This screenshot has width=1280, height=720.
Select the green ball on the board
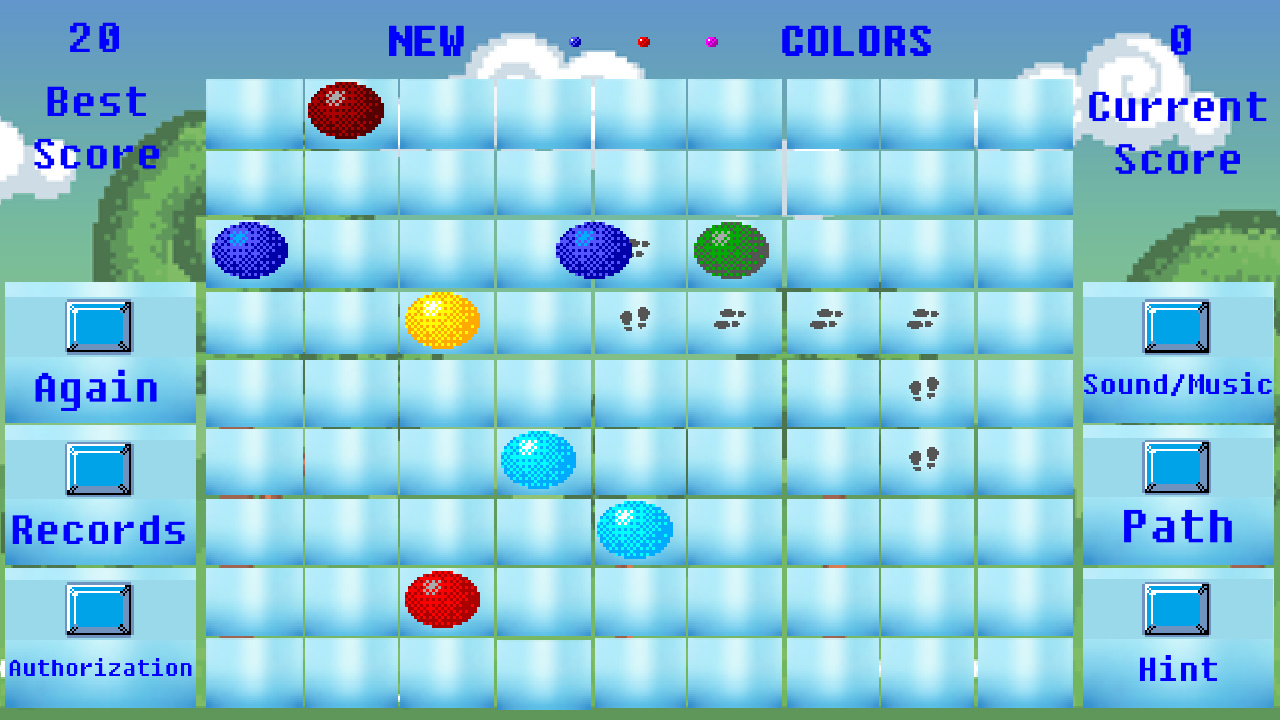point(731,250)
